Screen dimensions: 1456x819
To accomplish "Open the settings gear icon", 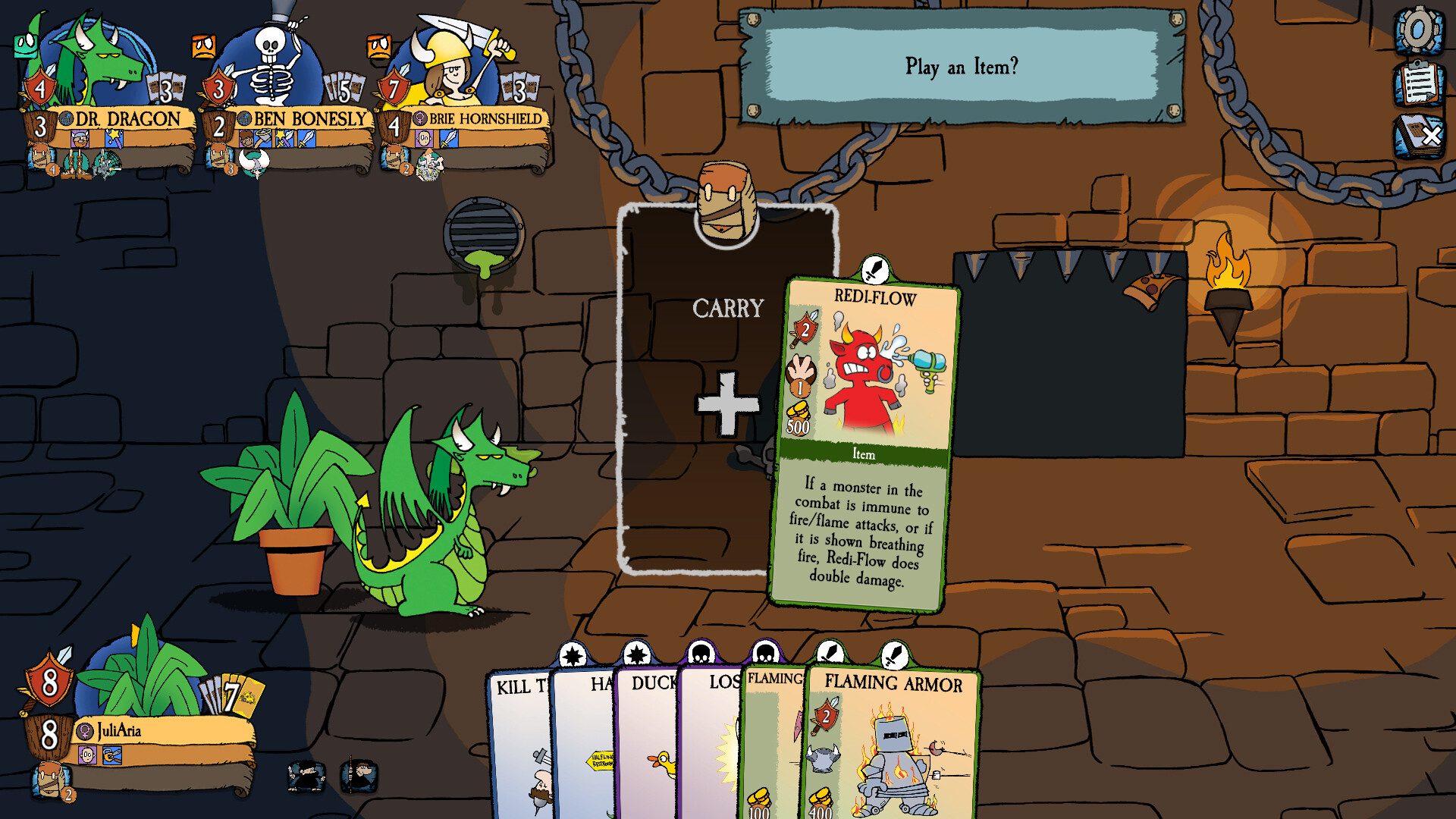I will (x=1417, y=32).
